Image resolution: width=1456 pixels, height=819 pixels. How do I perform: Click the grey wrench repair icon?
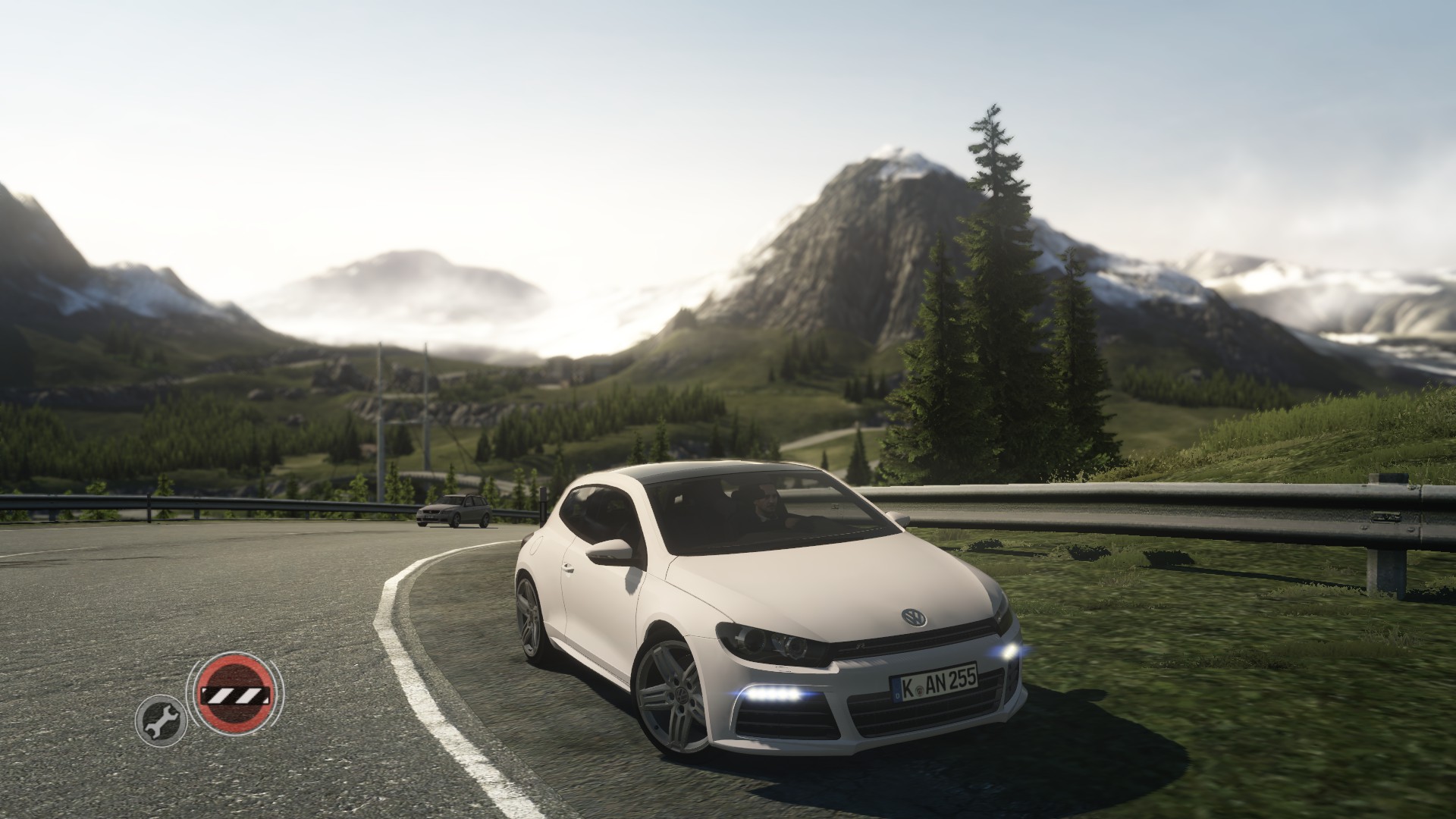click(160, 717)
